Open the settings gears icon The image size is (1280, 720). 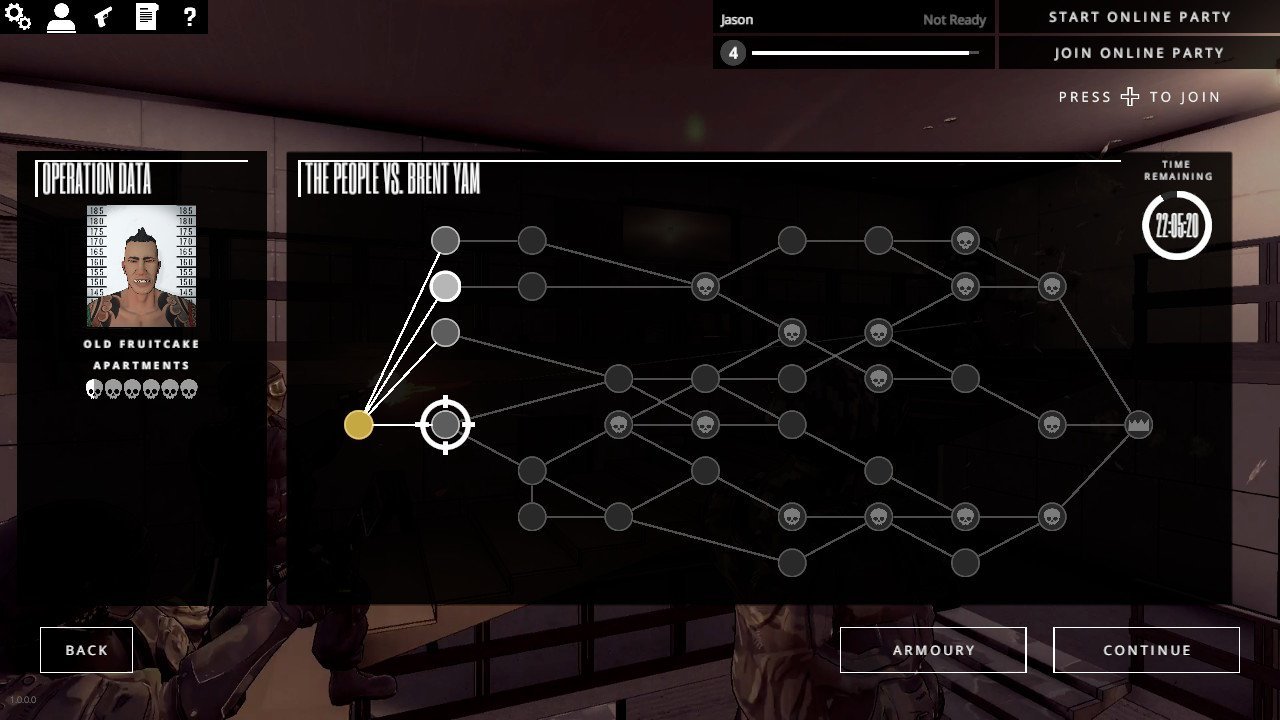(18, 16)
